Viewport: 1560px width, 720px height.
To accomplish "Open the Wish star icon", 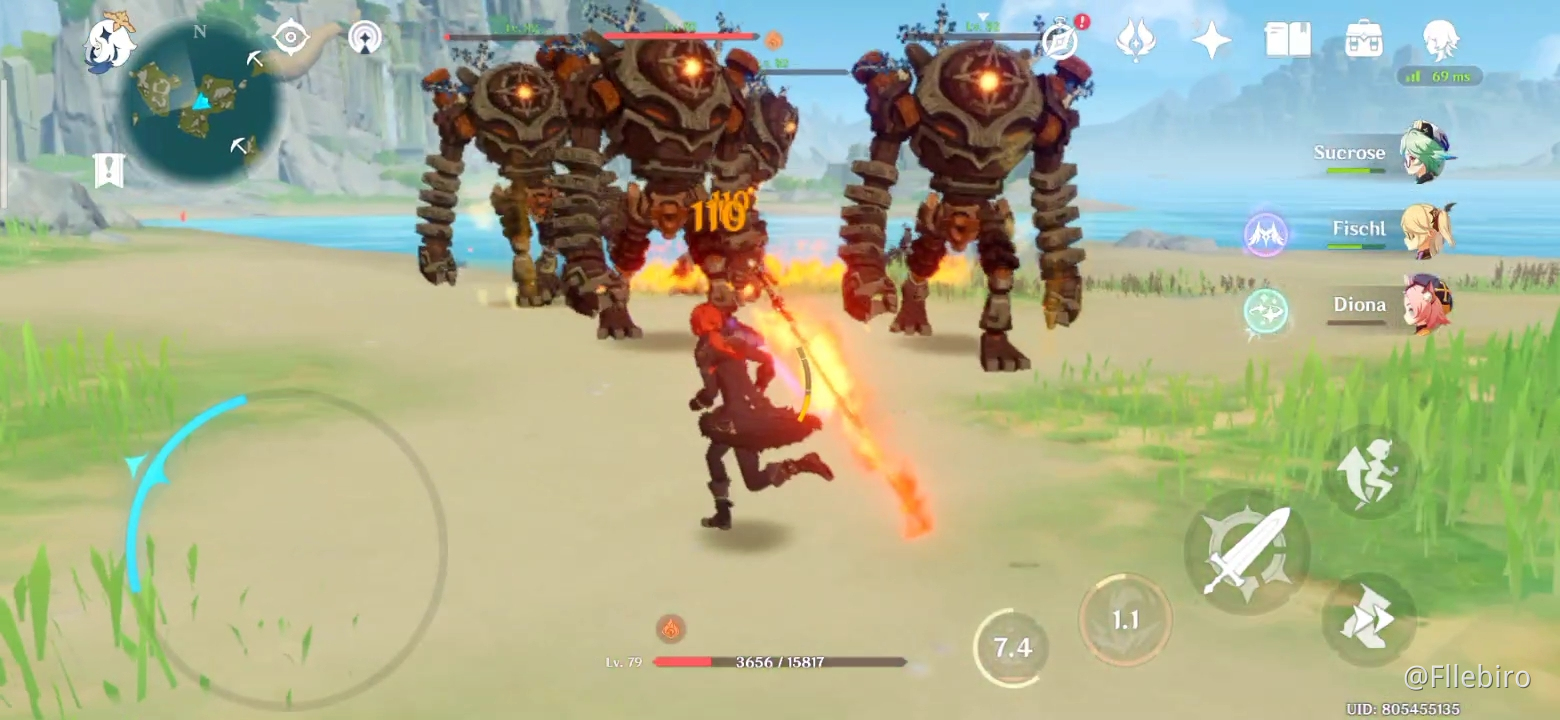I will pos(1211,38).
